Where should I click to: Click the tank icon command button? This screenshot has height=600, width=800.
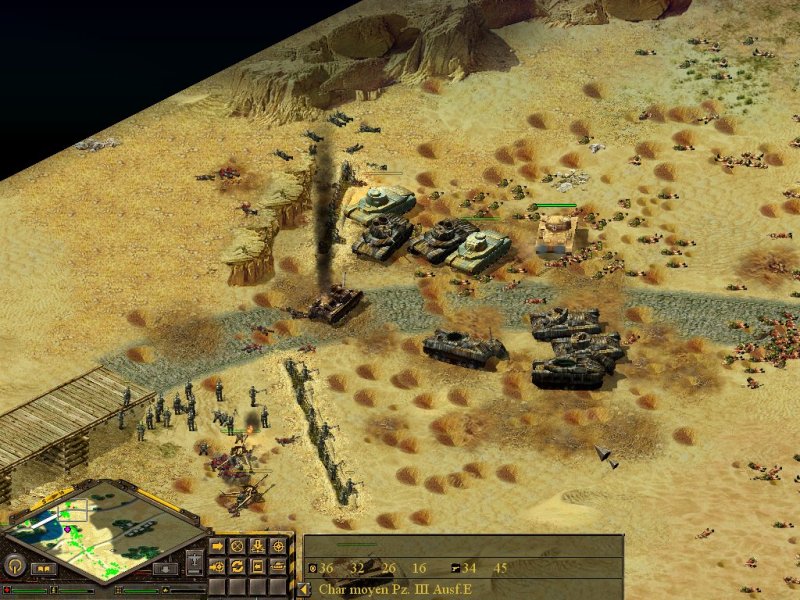coord(279,568)
